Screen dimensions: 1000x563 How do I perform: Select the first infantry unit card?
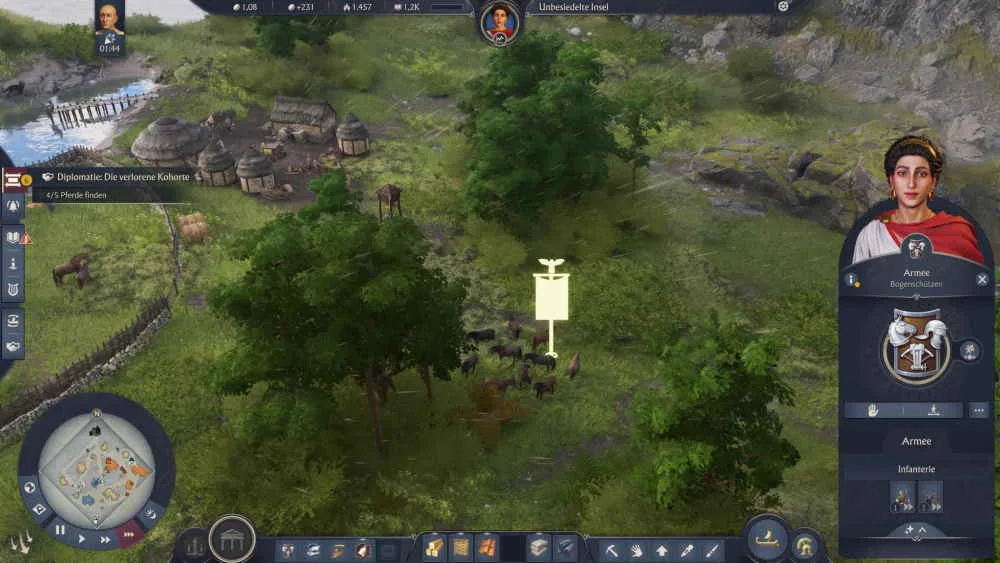902,496
